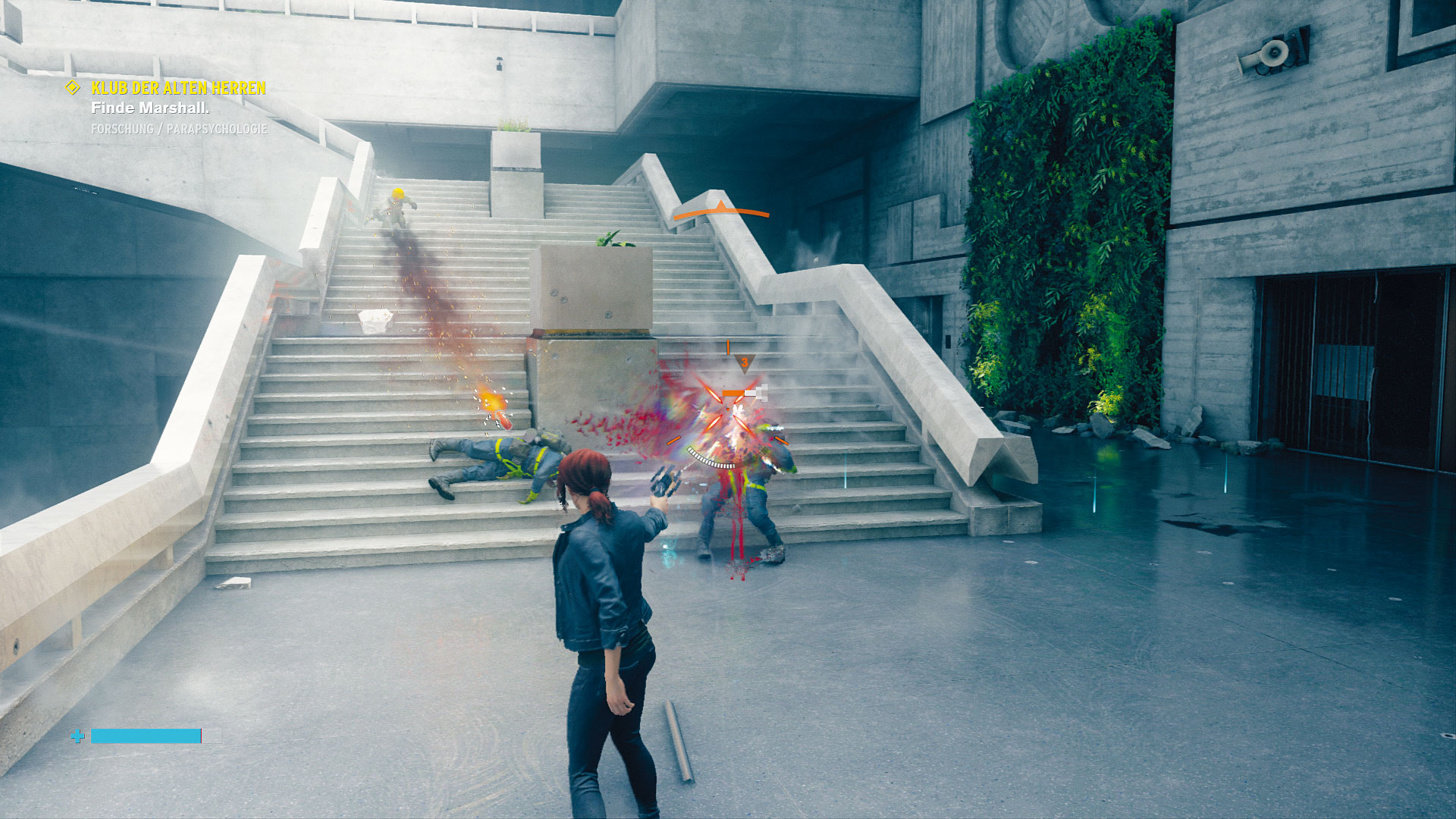
Task: Click the yellow diamond mission icon
Action: click(x=73, y=88)
